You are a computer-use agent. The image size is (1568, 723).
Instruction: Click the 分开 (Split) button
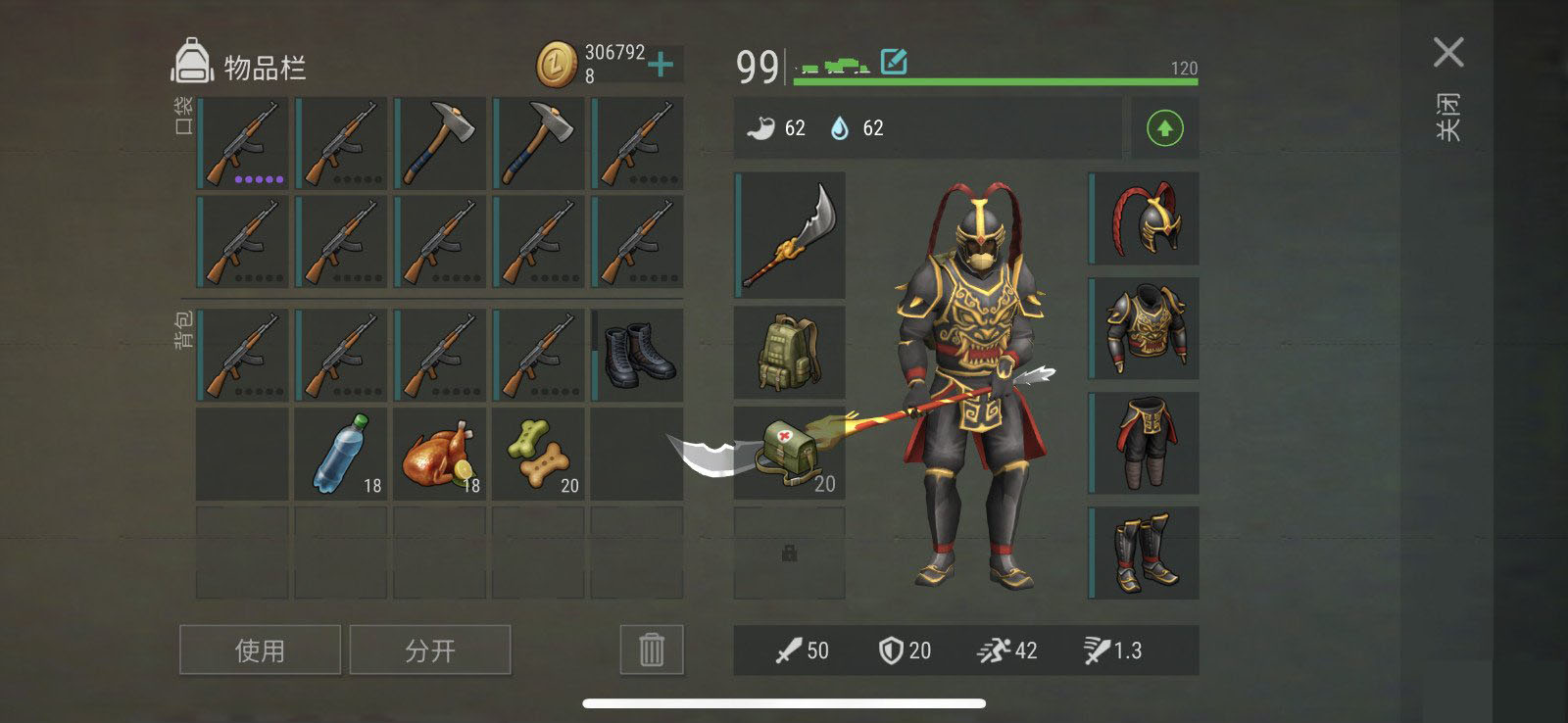430,650
